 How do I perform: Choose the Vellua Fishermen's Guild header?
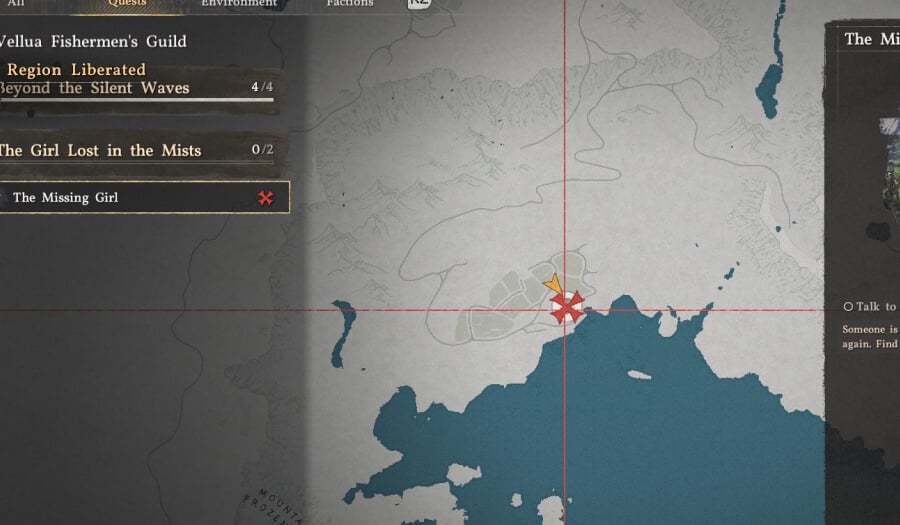click(x=92, y=42)
